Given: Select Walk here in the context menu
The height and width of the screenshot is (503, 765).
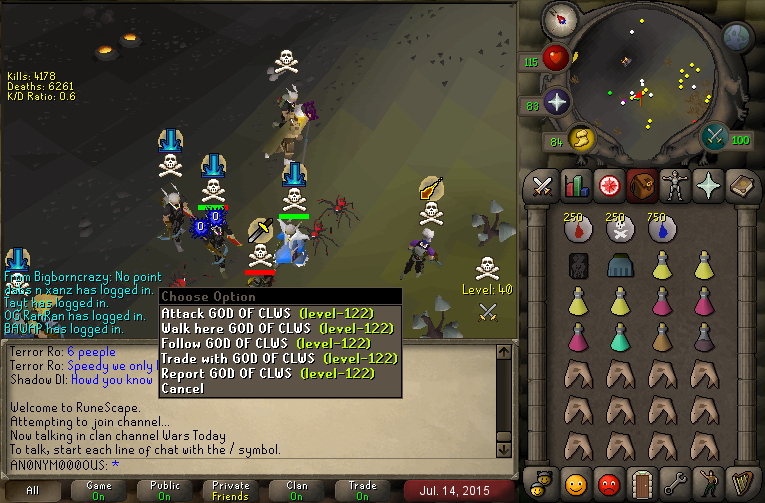Looking at the screenshot, I should [x=274, y=328].
